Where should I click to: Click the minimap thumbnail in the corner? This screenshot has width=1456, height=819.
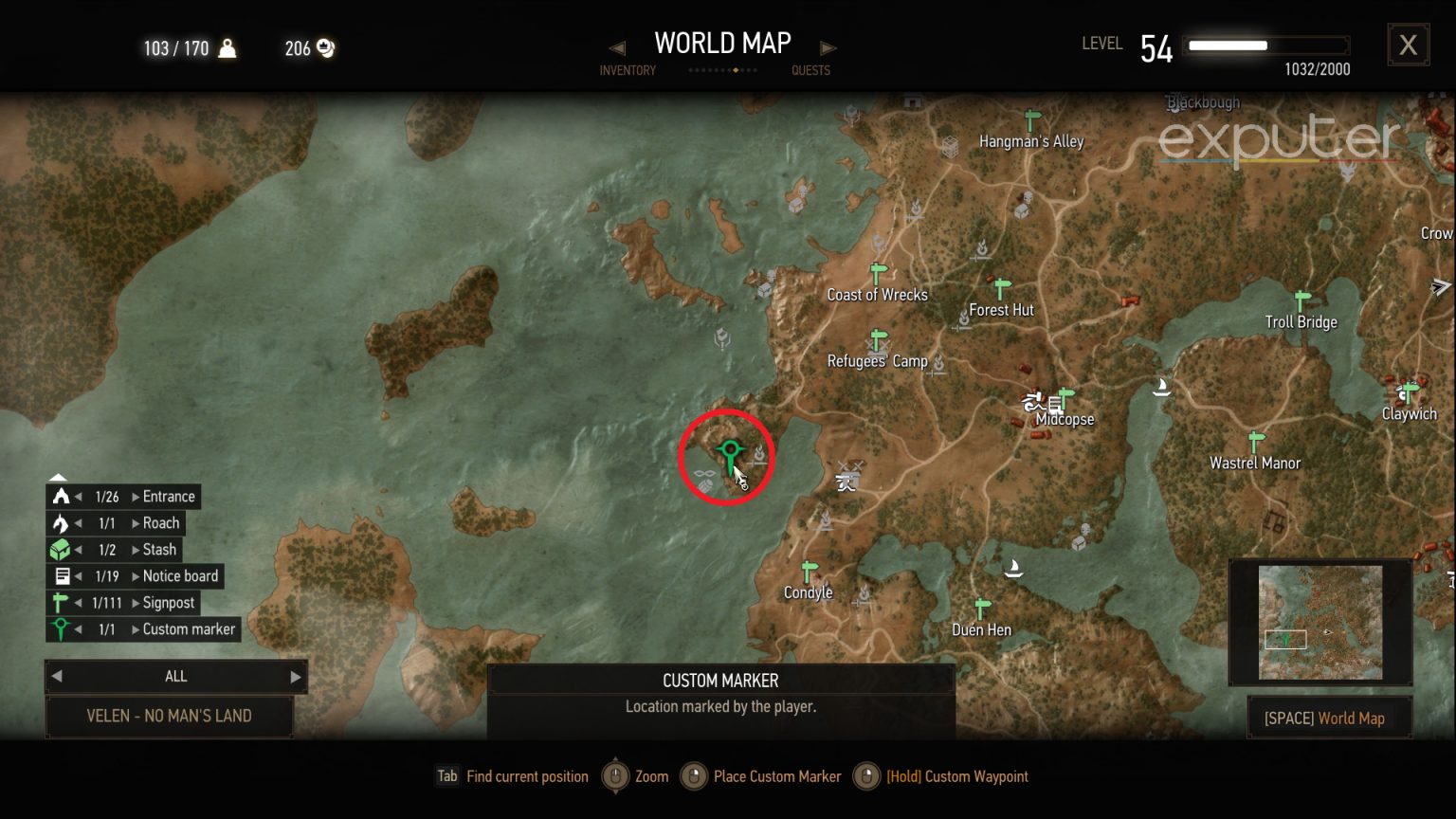point(1321,621)
